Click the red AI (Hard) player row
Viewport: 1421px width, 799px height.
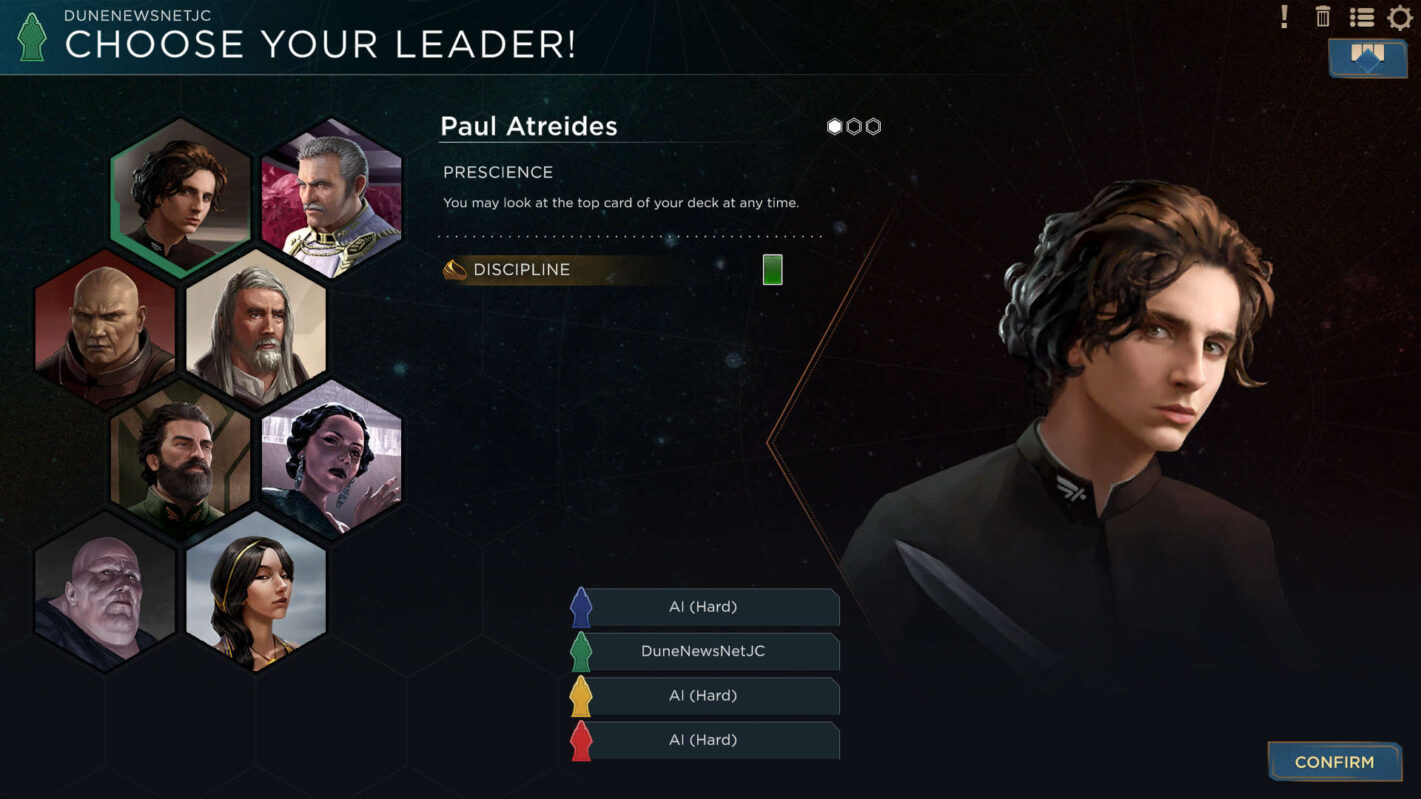pos(703,740)
